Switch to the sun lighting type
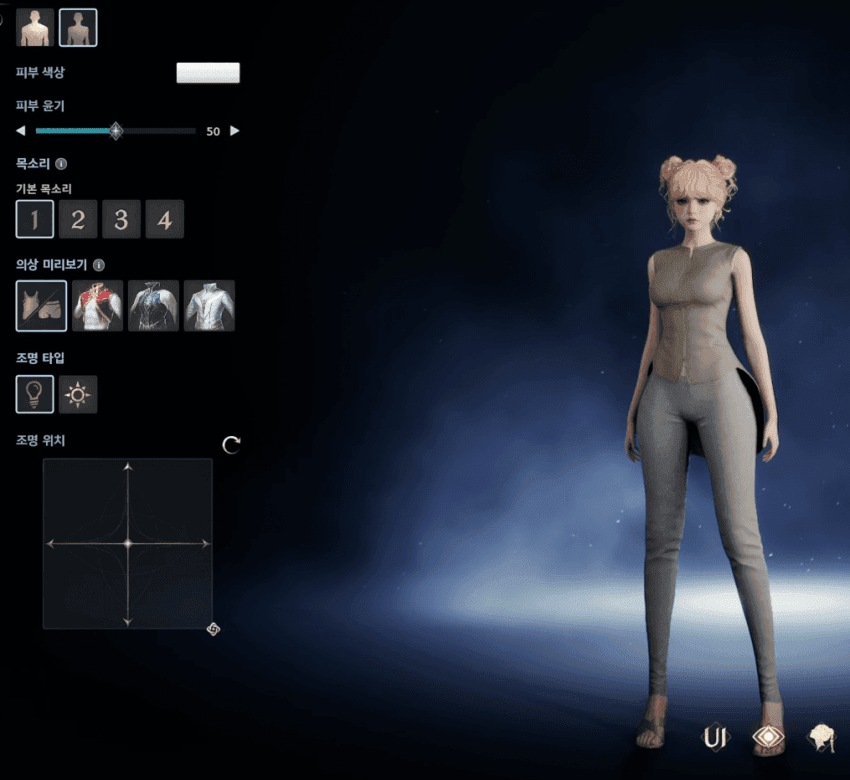 coord(78,395)
